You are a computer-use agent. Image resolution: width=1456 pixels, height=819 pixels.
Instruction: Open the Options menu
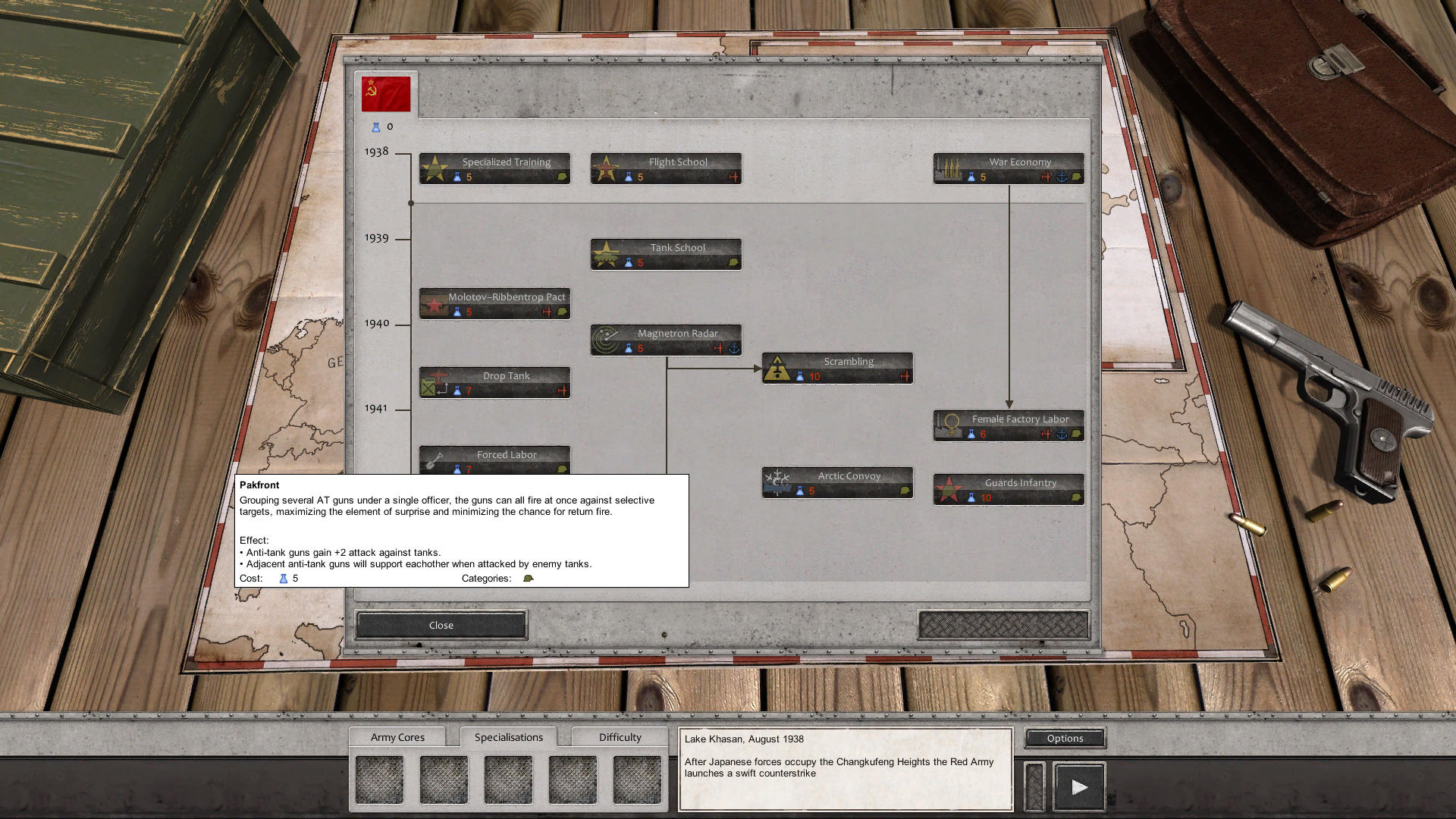(1064, 738)
